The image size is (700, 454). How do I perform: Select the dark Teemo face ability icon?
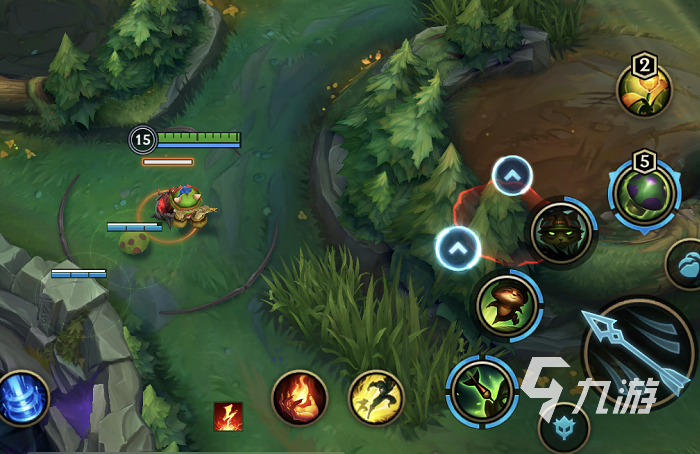pos(562,234)
